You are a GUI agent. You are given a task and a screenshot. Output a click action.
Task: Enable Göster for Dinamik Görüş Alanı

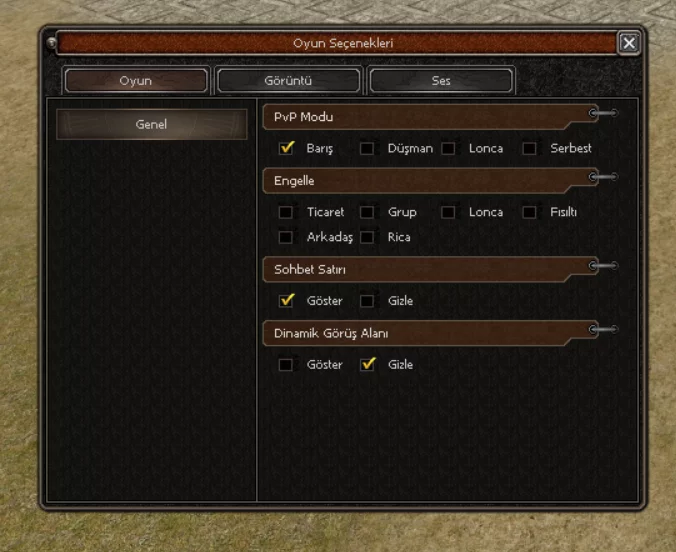286,365
